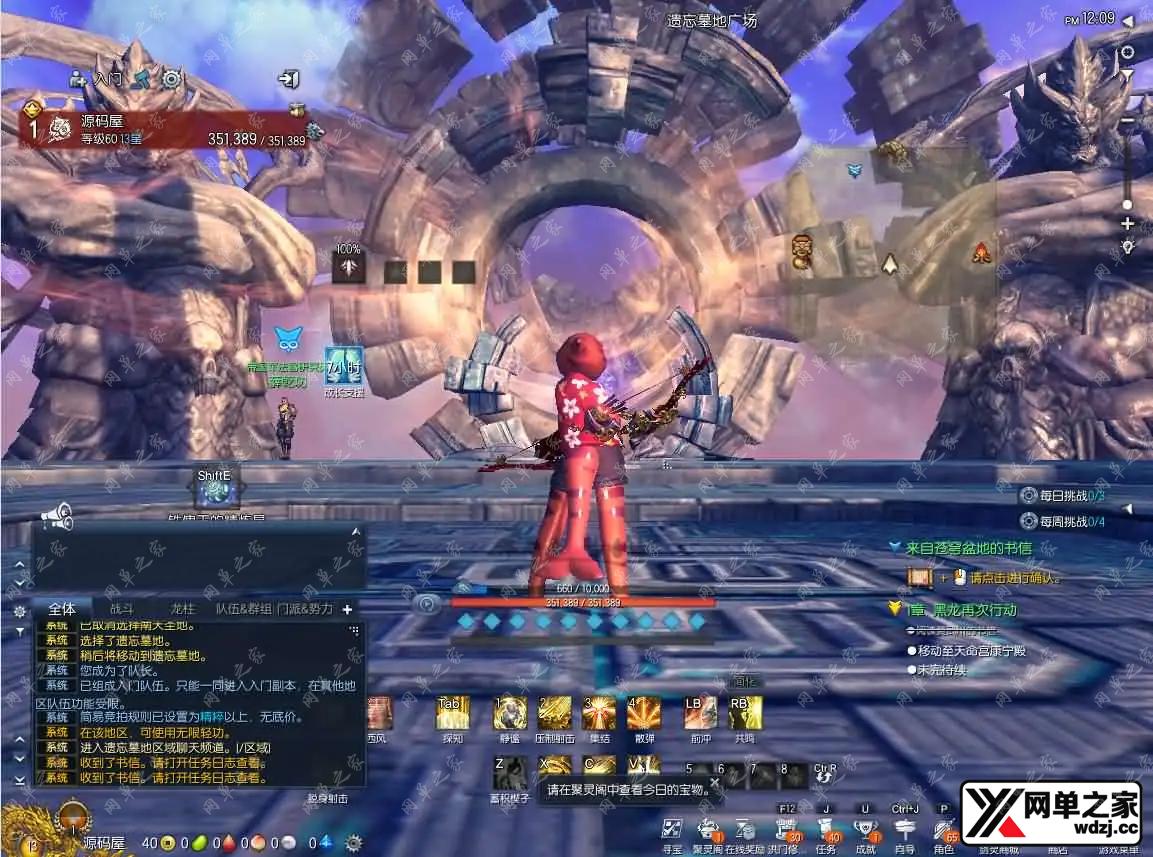The image size is (1153, 857).
Task: Add a new chat tab with plus
Action: 347,609
